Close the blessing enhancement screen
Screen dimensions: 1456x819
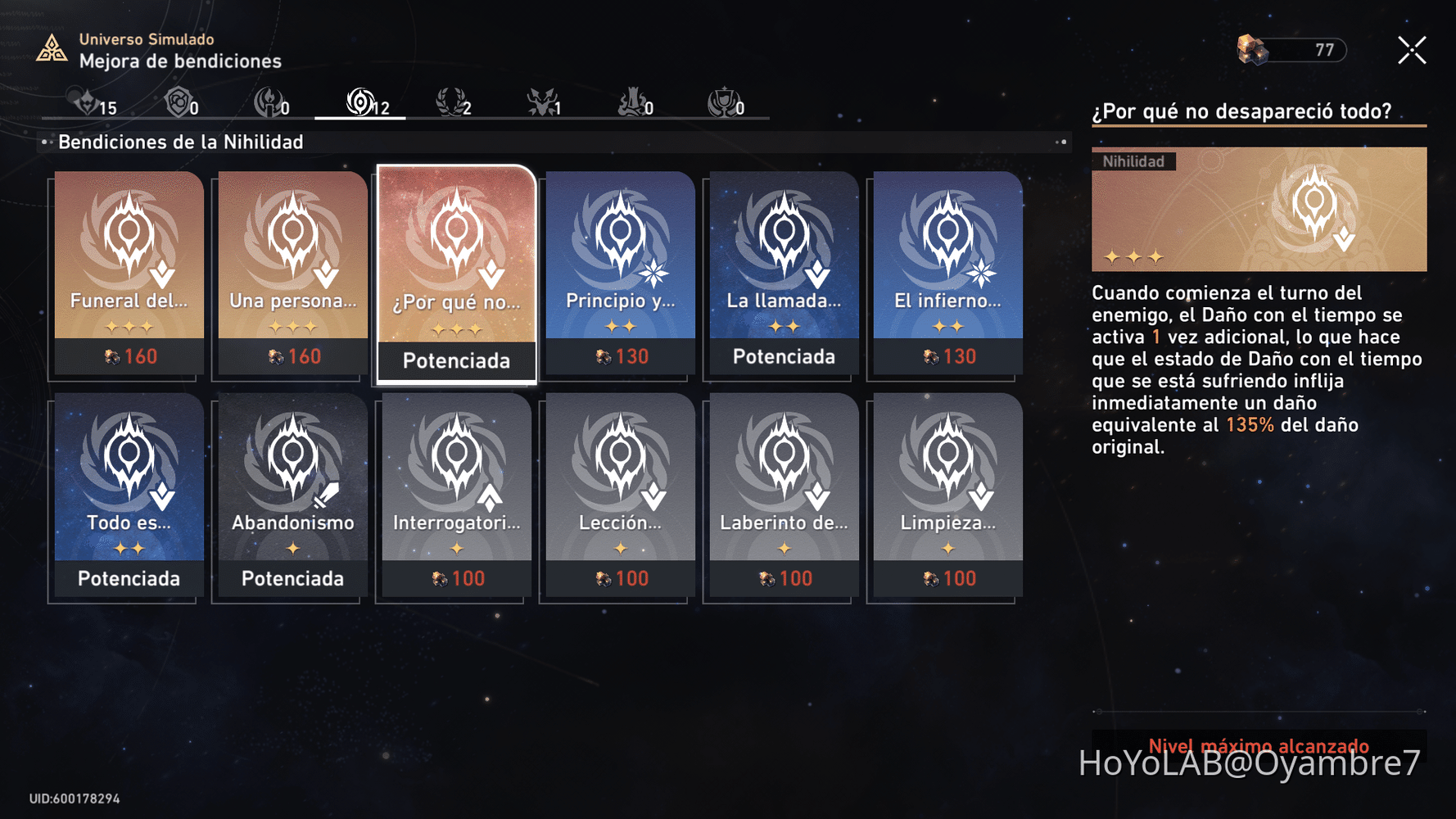click(1412, 51)
